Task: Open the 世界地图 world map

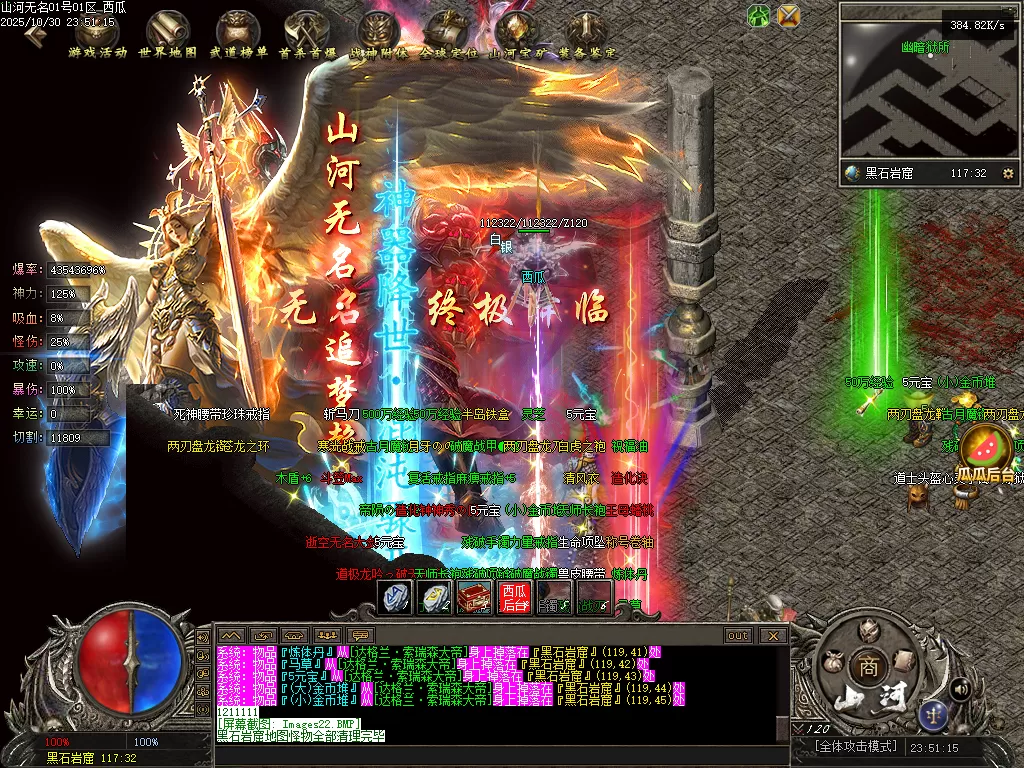Action: click(168, 33)
